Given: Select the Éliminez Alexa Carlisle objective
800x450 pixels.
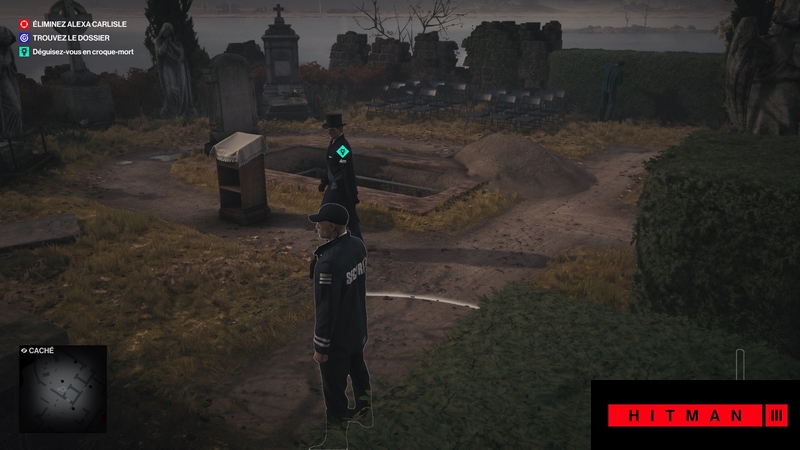Looking at the screenshot, I should coord(79,24).
